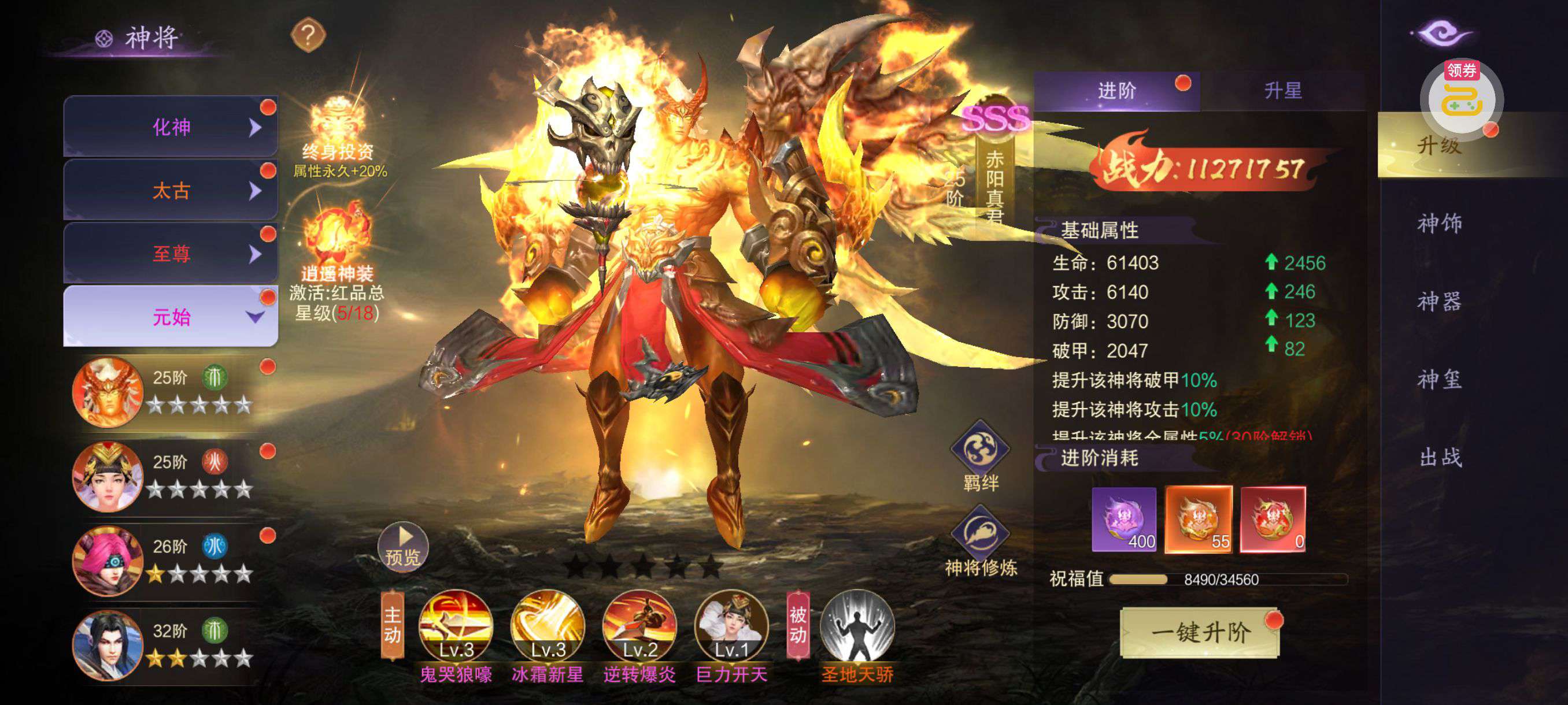Viewport: 1568px width, 705px height.
Task: Expand the 太古 category
Action: [x=171, y=190]
